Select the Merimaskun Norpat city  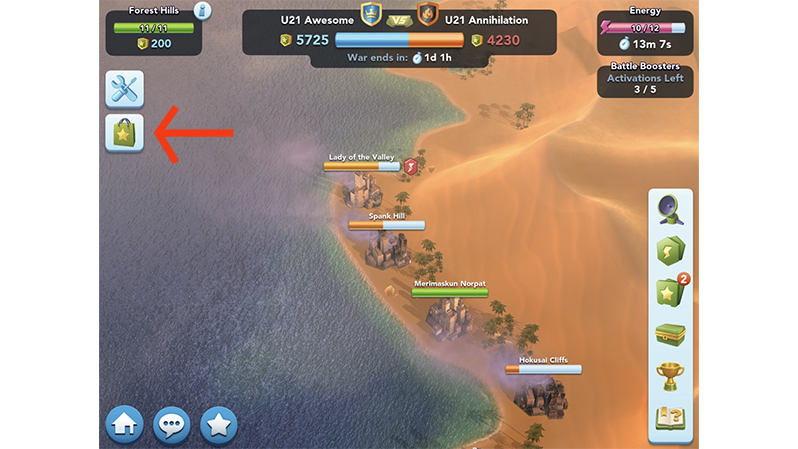pos(449,313)
